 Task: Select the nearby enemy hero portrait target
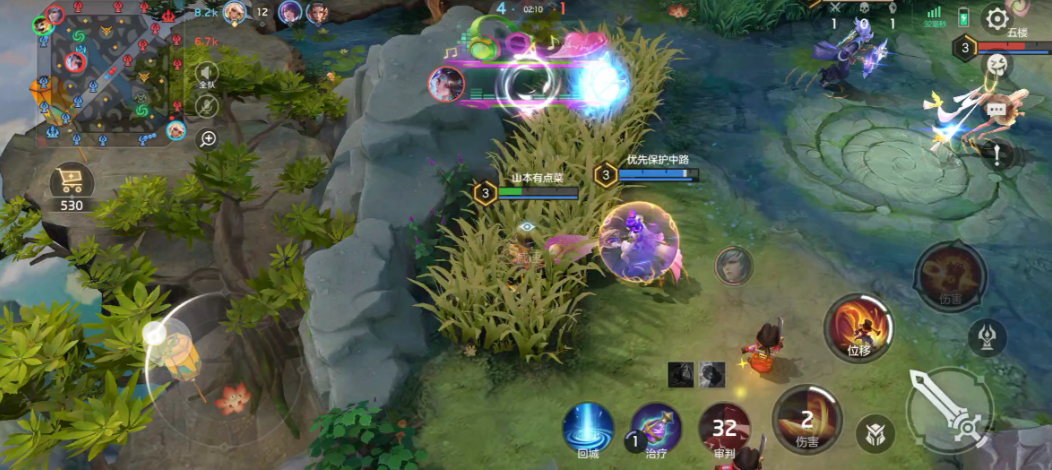tap(733, 265)
